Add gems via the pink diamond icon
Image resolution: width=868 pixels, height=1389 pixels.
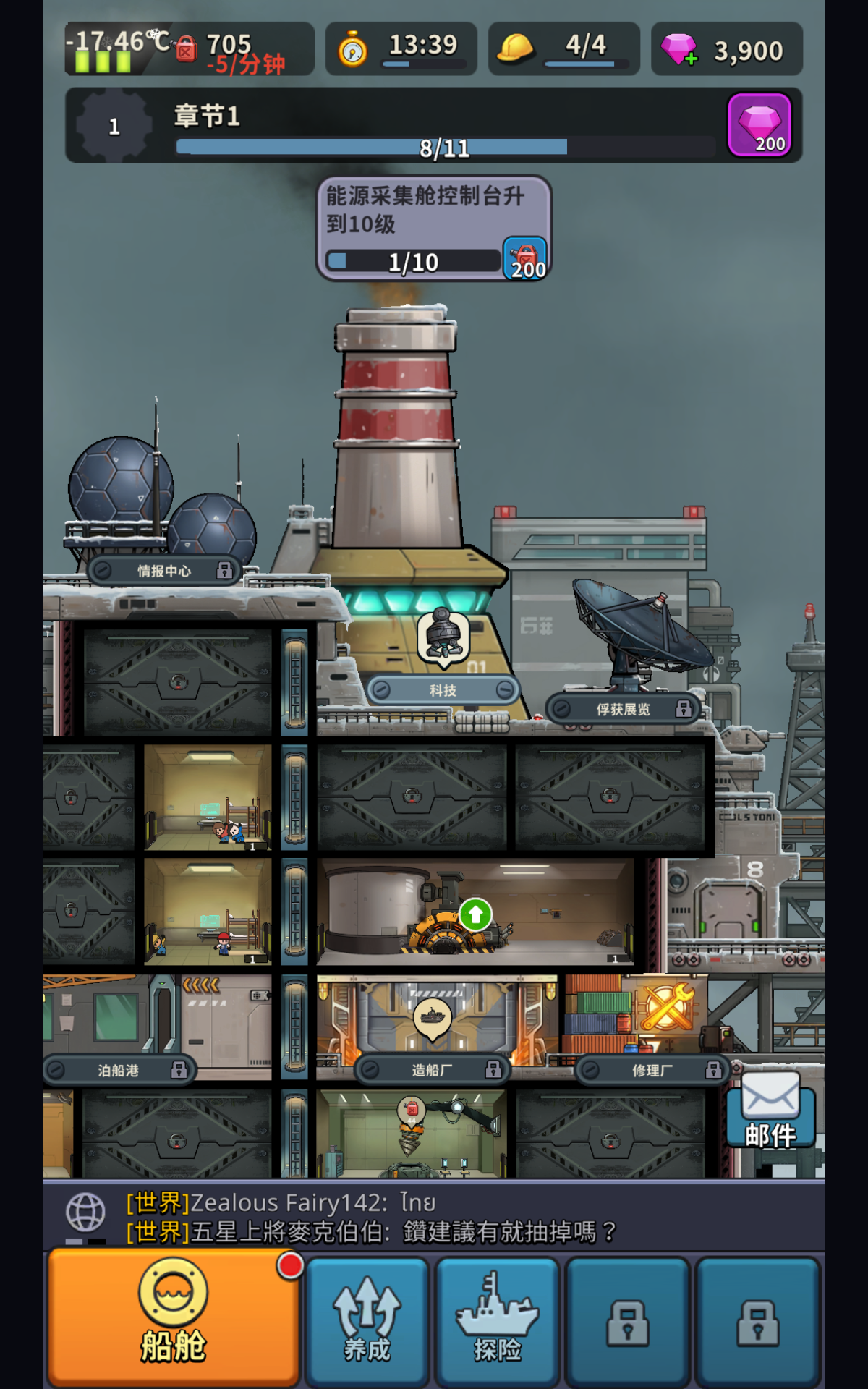click(678, 50)
